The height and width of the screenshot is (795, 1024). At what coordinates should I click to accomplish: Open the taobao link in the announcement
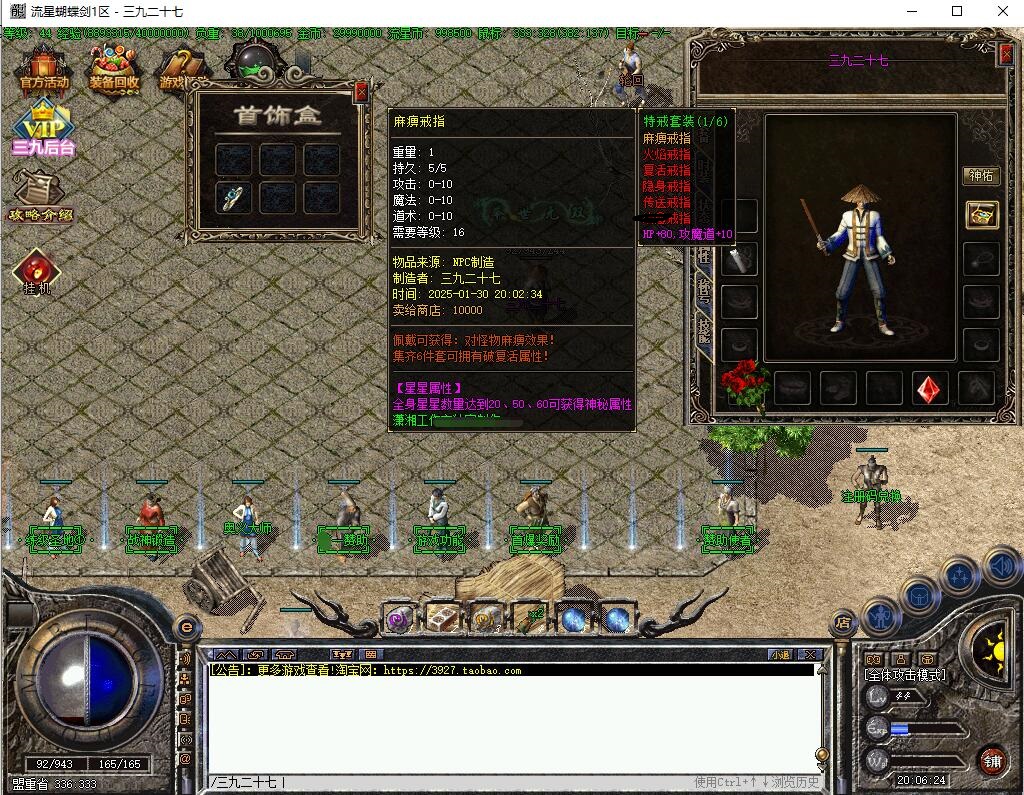pos(452,670)
